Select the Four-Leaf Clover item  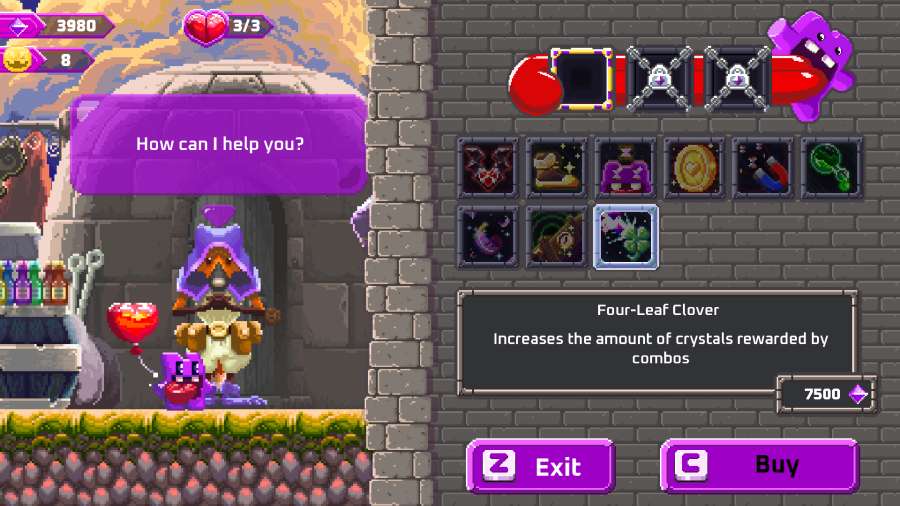pos(626,237)
